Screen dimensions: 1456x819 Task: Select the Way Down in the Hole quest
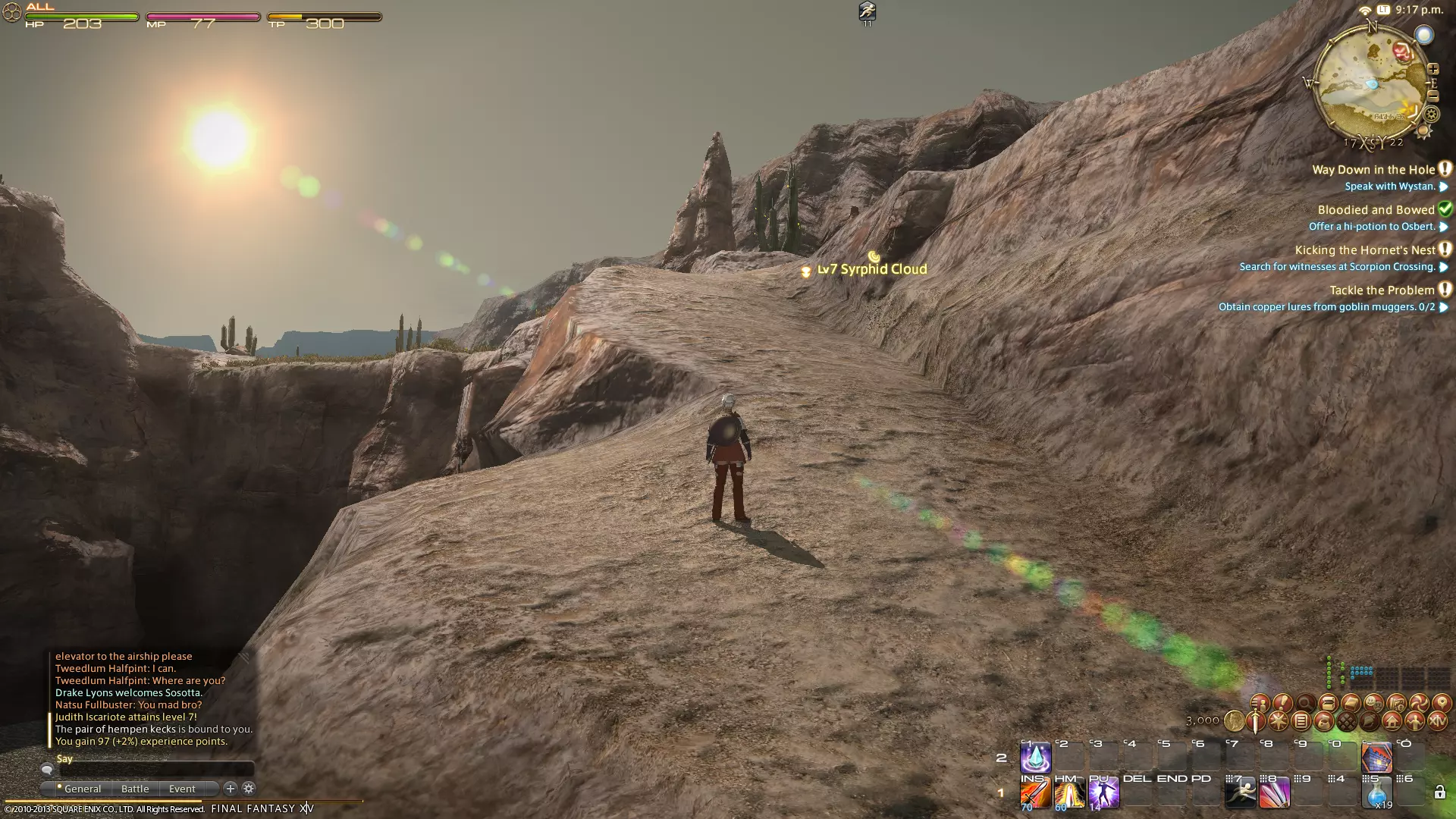click(1373, 170)
